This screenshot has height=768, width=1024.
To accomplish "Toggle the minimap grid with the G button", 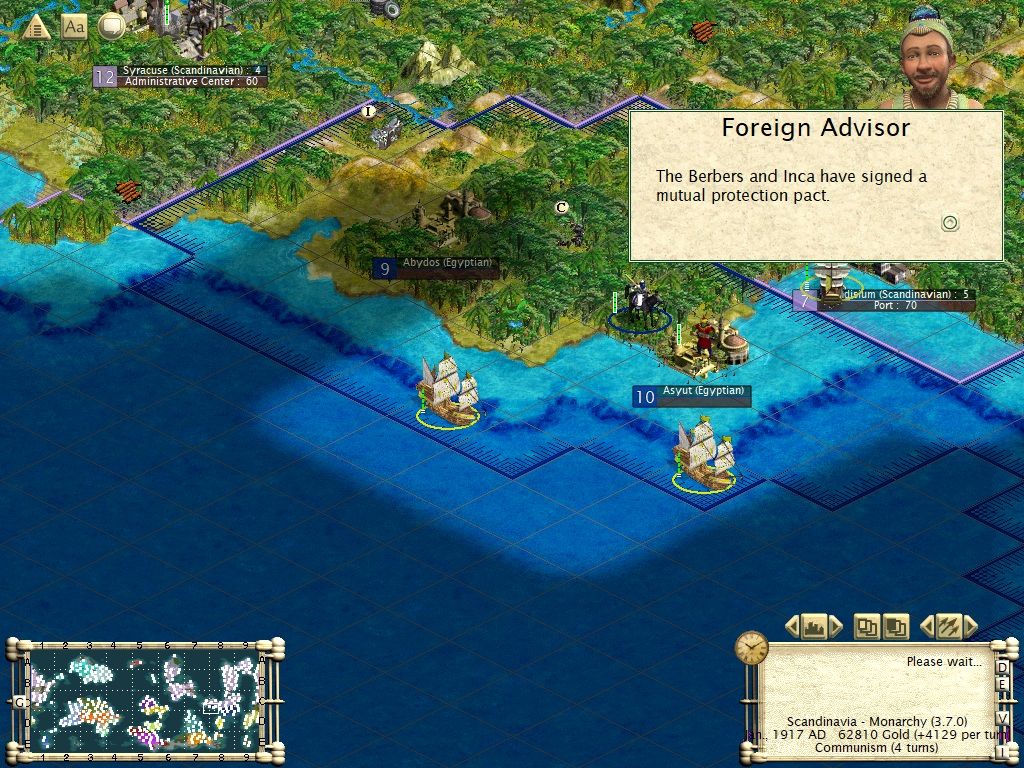I will coord(18,702).
